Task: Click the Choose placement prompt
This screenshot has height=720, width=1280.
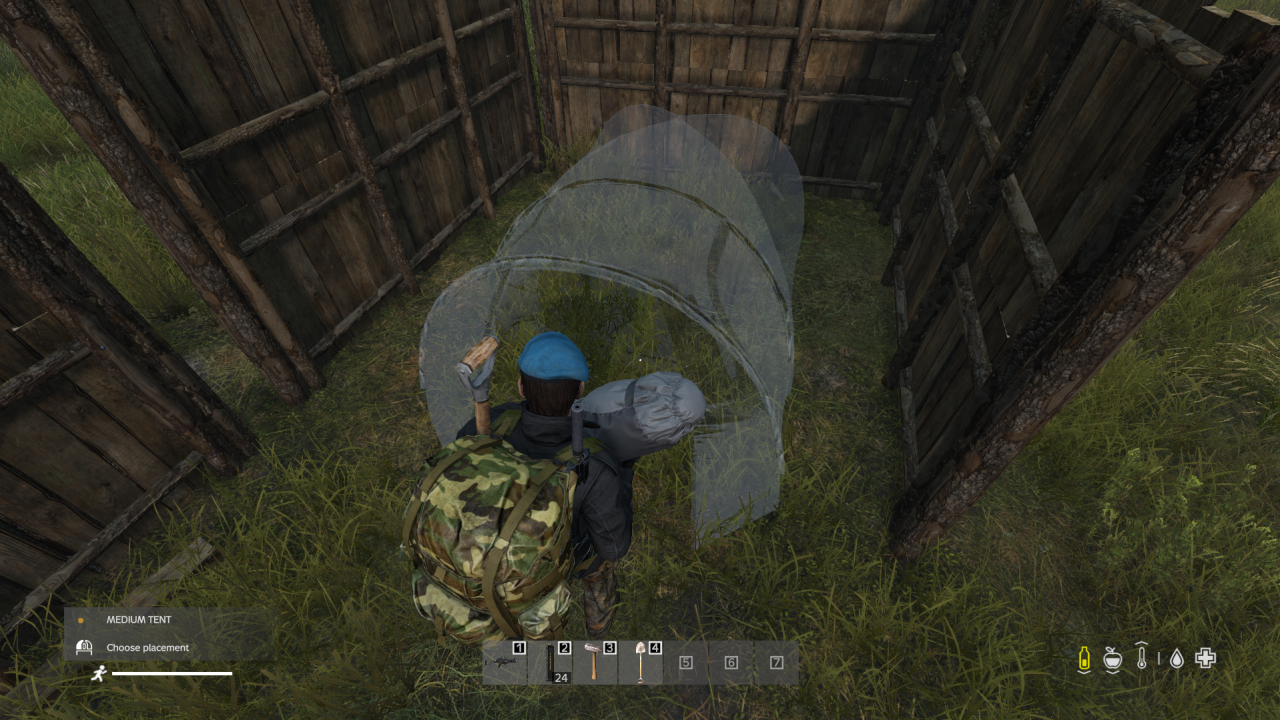Action: [x=146, y=647]
